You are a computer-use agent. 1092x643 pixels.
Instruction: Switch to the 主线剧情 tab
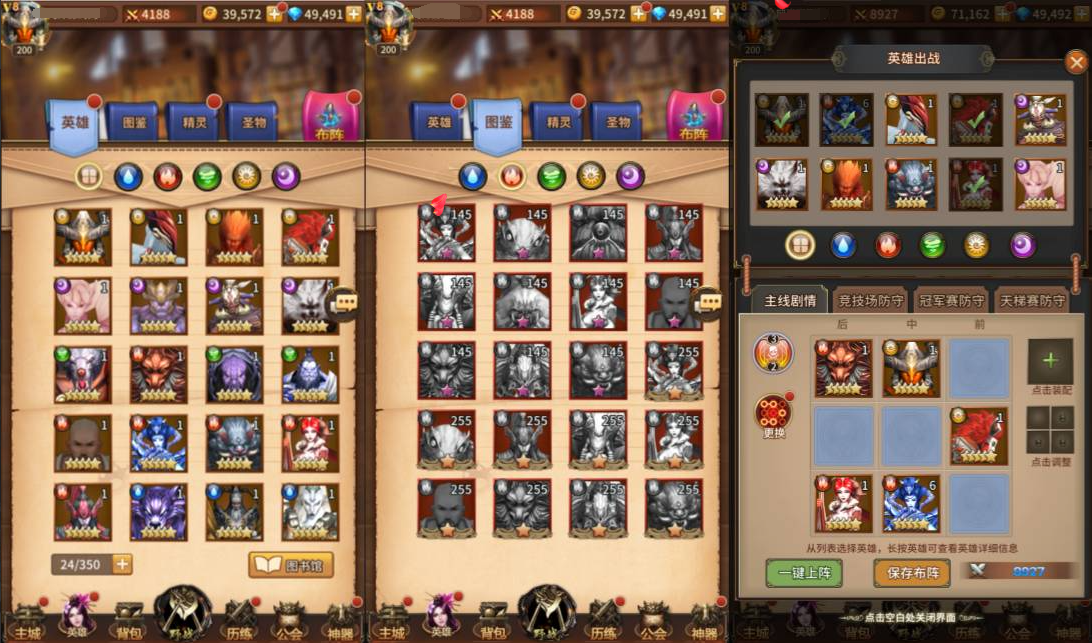coord(790,300)
